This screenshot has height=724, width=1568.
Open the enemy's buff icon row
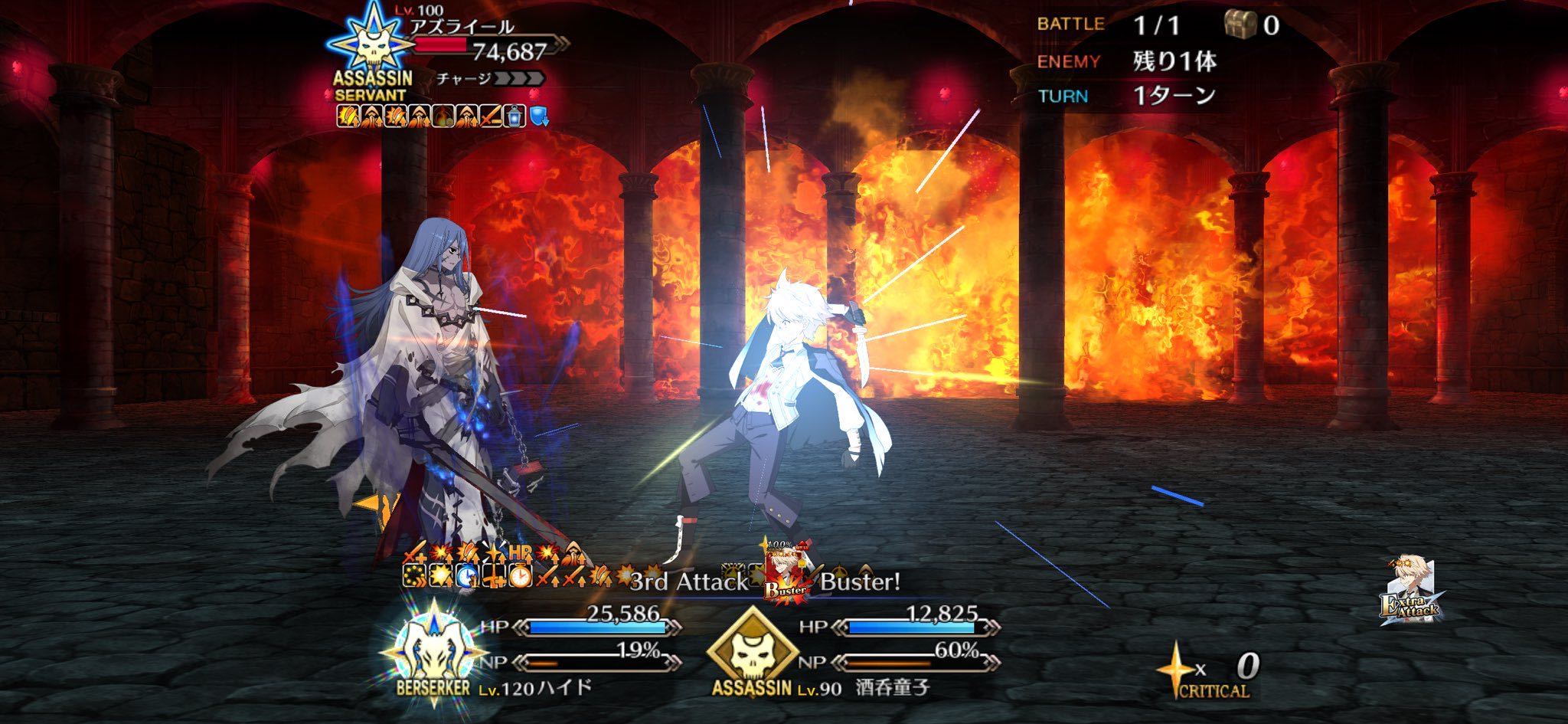click(x=443, y=116)
